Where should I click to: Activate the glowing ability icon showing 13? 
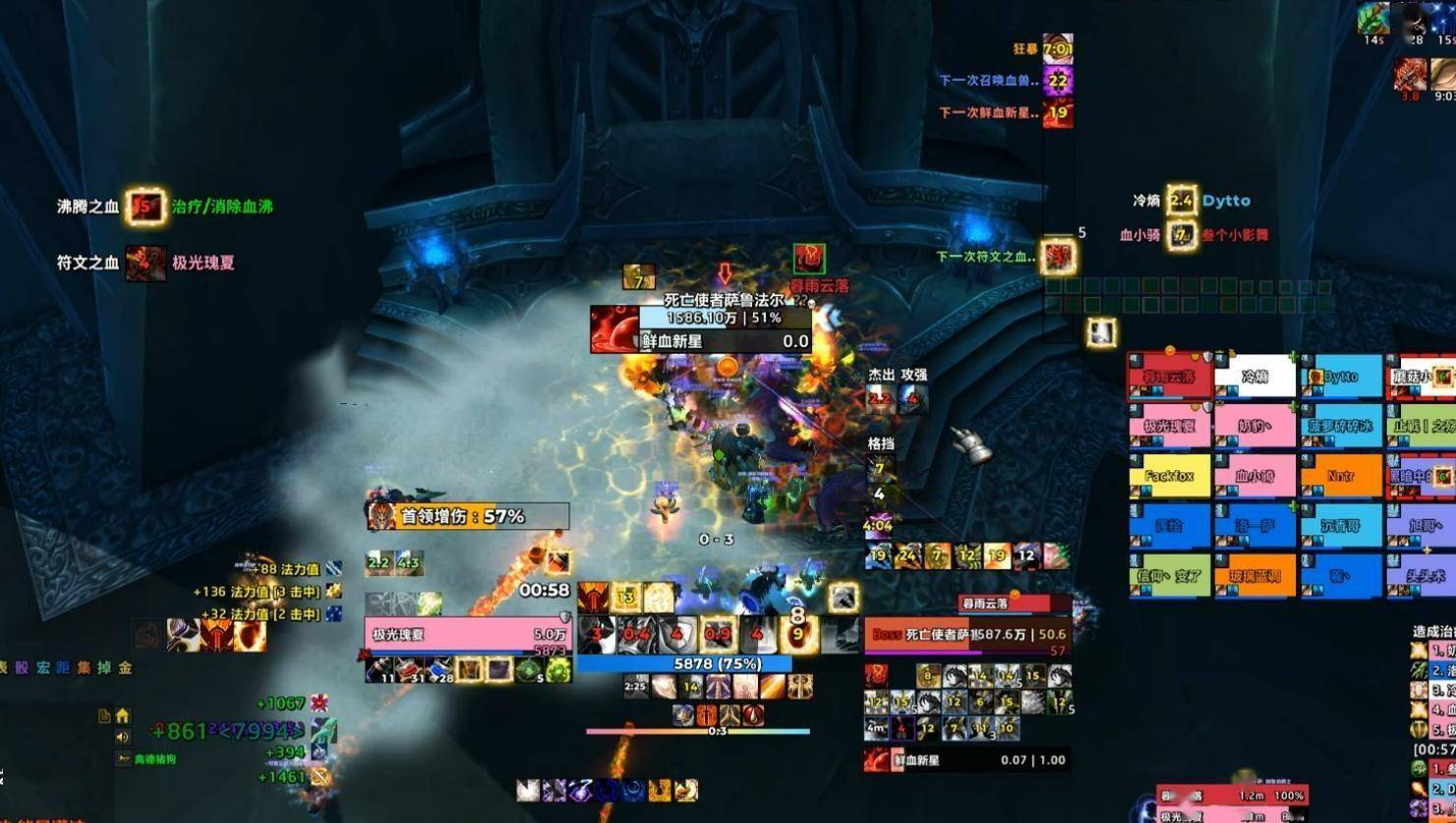(x=625, y=597)
